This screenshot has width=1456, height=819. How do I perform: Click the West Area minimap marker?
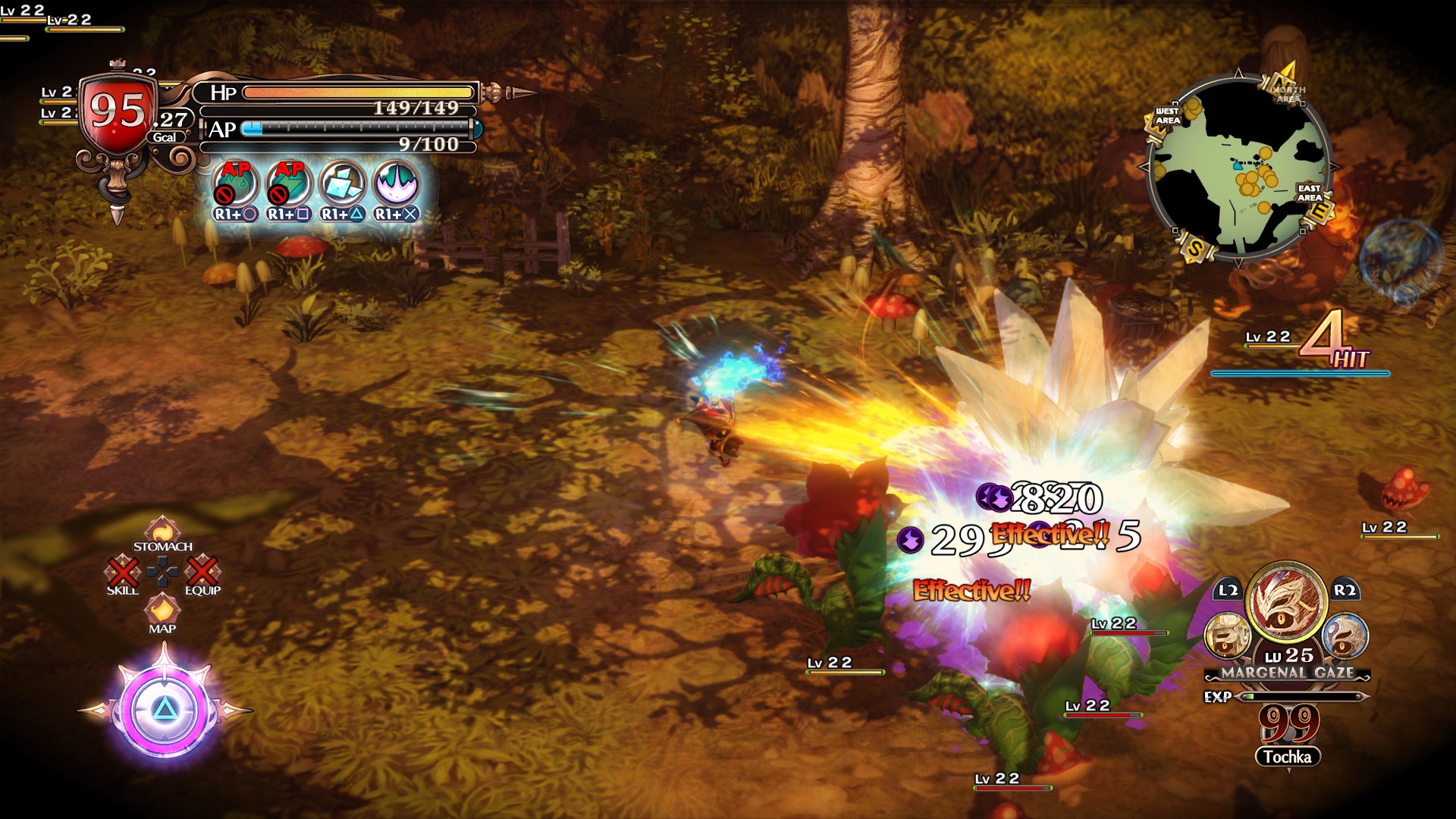[x=1167, y=116]
